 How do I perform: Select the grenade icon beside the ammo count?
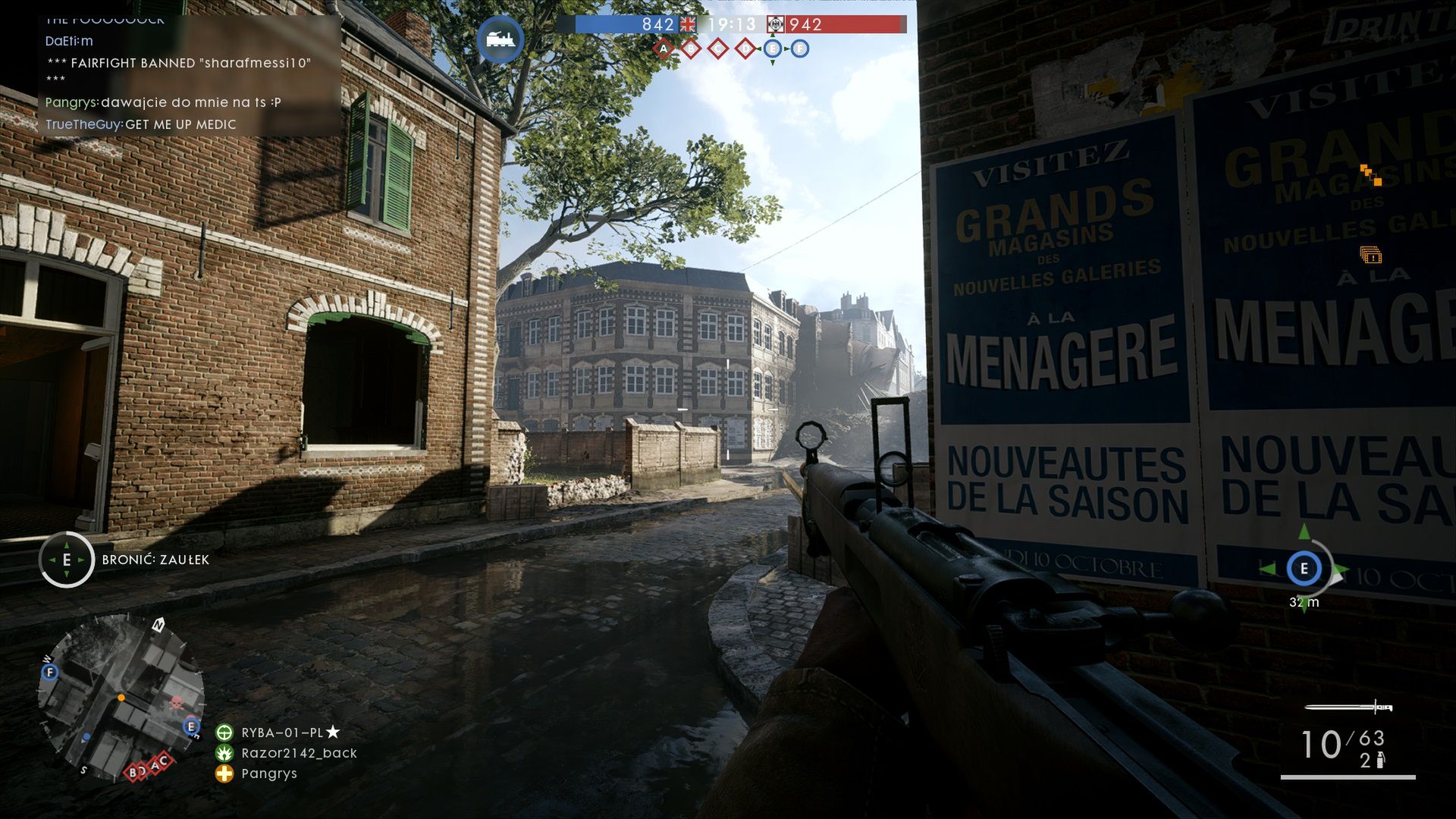click(x=1380, y=760)
